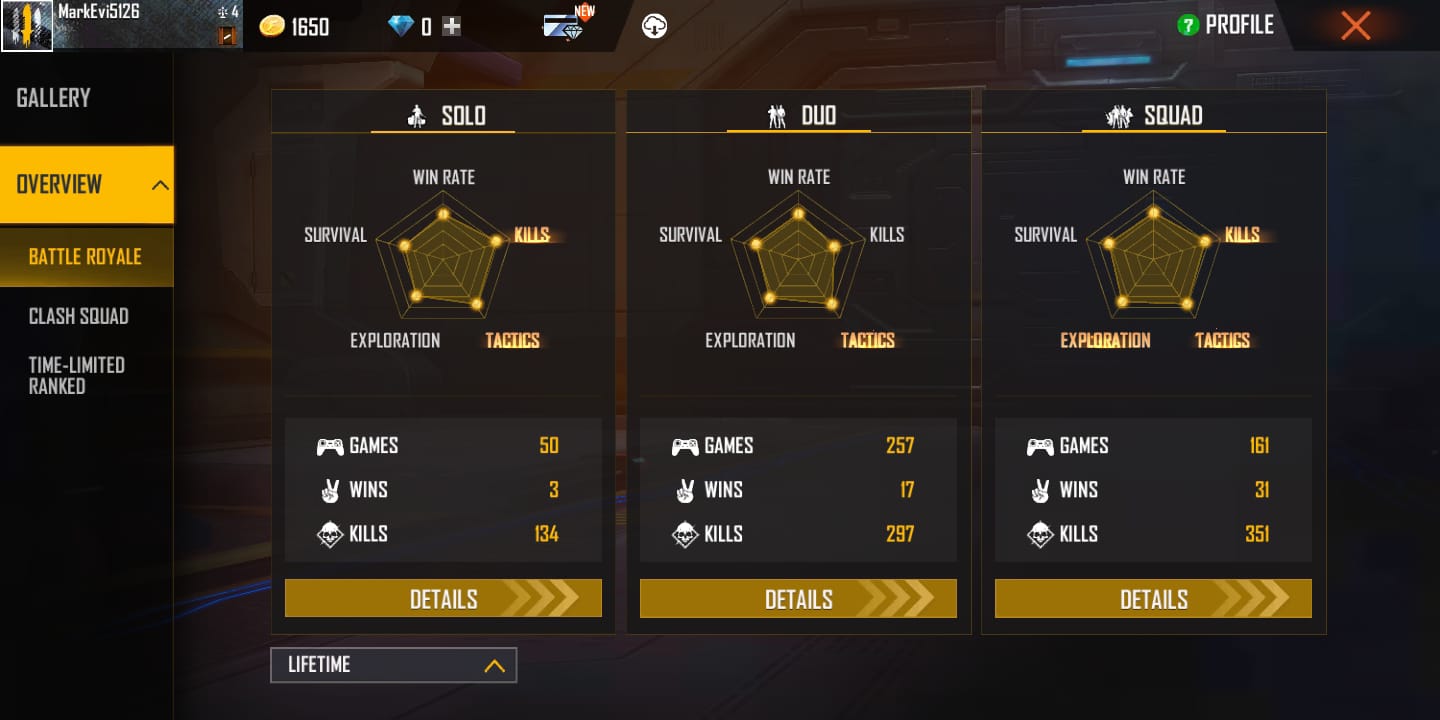Open the gold coins balance
1440x720 pixels.
pos(295,26)
